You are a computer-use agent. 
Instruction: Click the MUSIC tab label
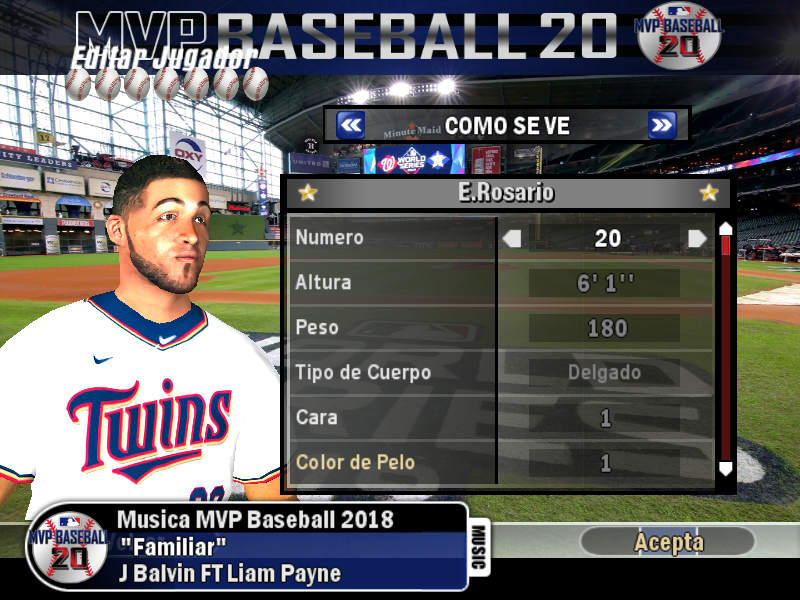click(478, 548)
